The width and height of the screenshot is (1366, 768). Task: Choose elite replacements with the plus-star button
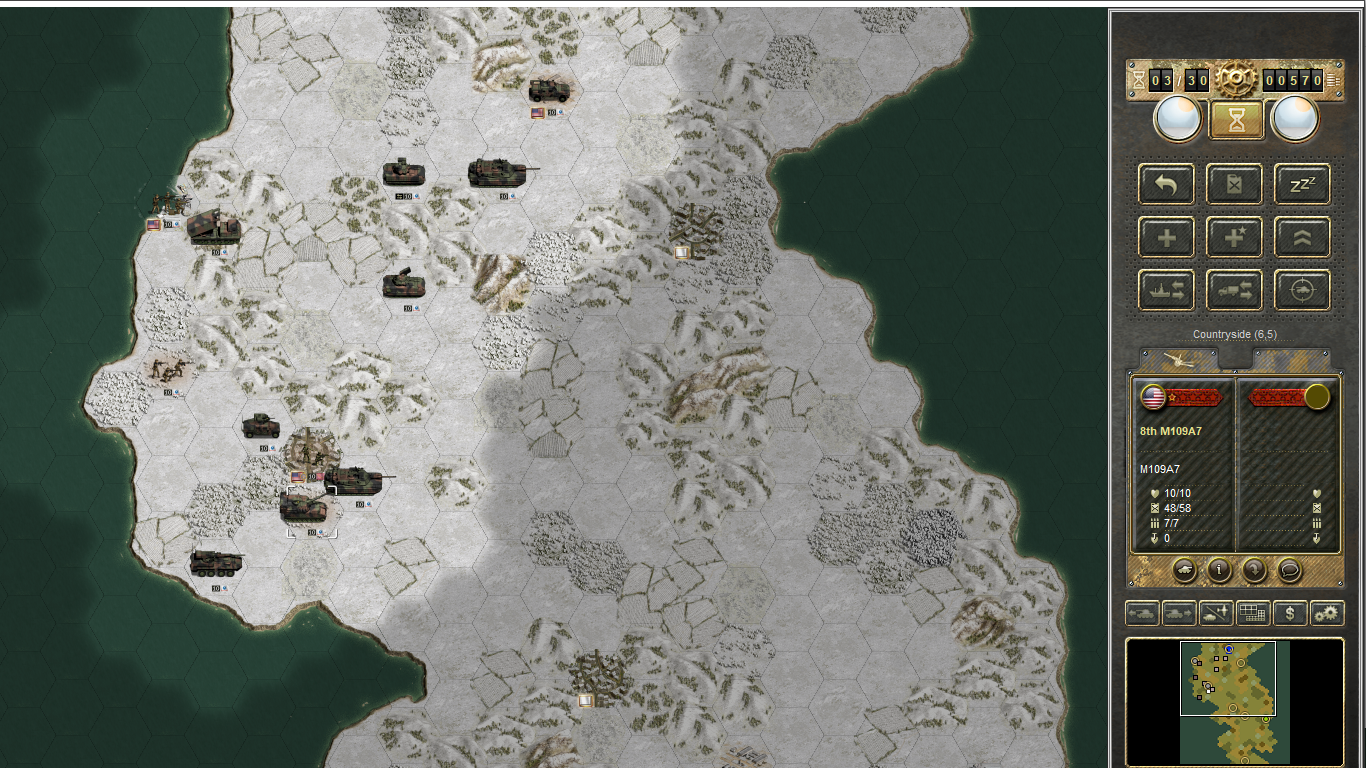tap(1234, 238)
